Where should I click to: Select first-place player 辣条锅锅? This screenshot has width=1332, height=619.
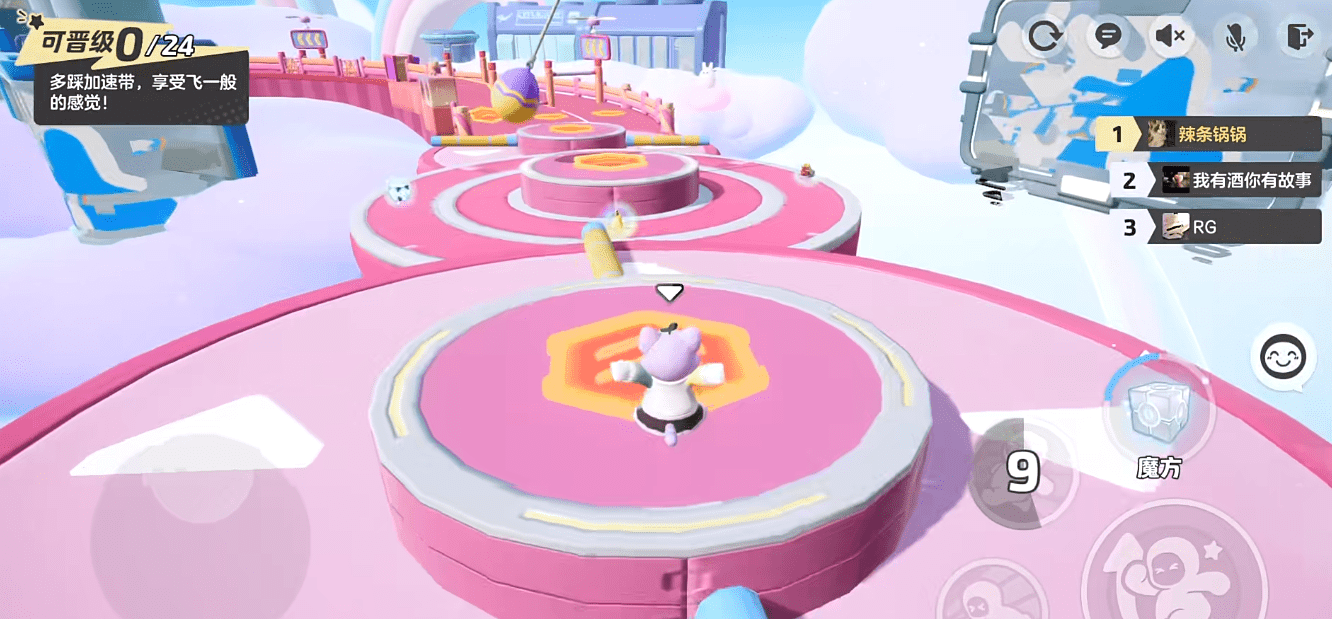[1210, 134]
